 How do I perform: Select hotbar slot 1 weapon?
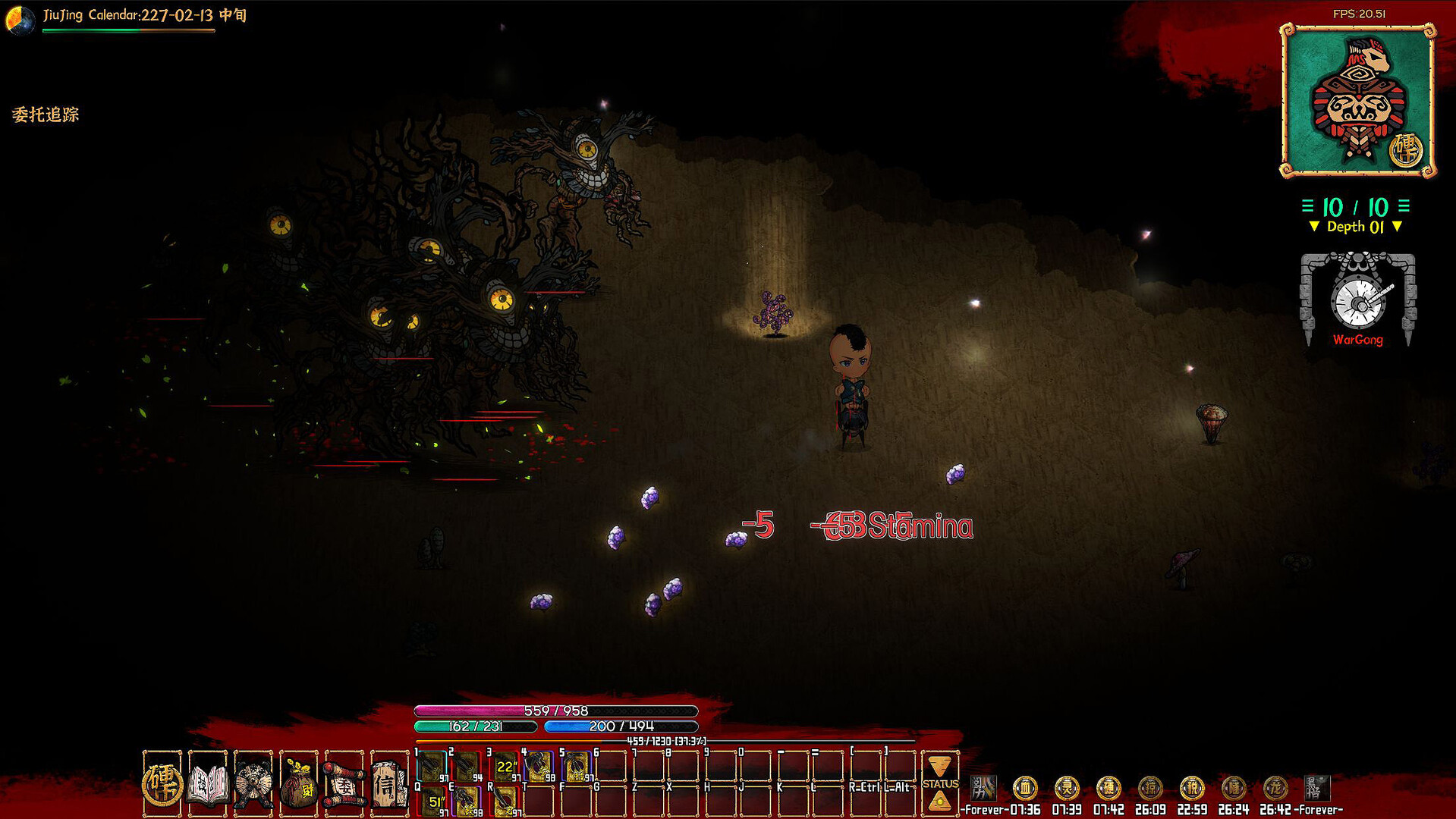(x=432, y=767)
